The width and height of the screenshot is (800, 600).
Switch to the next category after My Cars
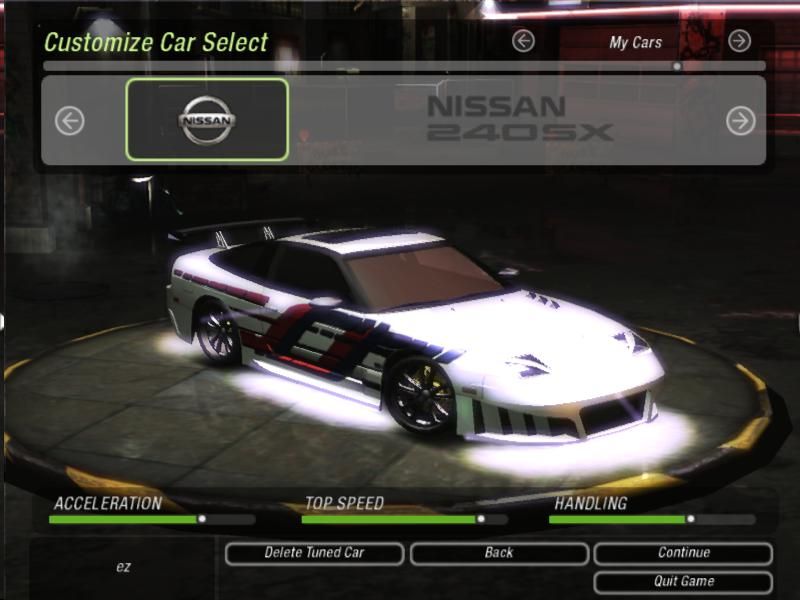[739, 41]
